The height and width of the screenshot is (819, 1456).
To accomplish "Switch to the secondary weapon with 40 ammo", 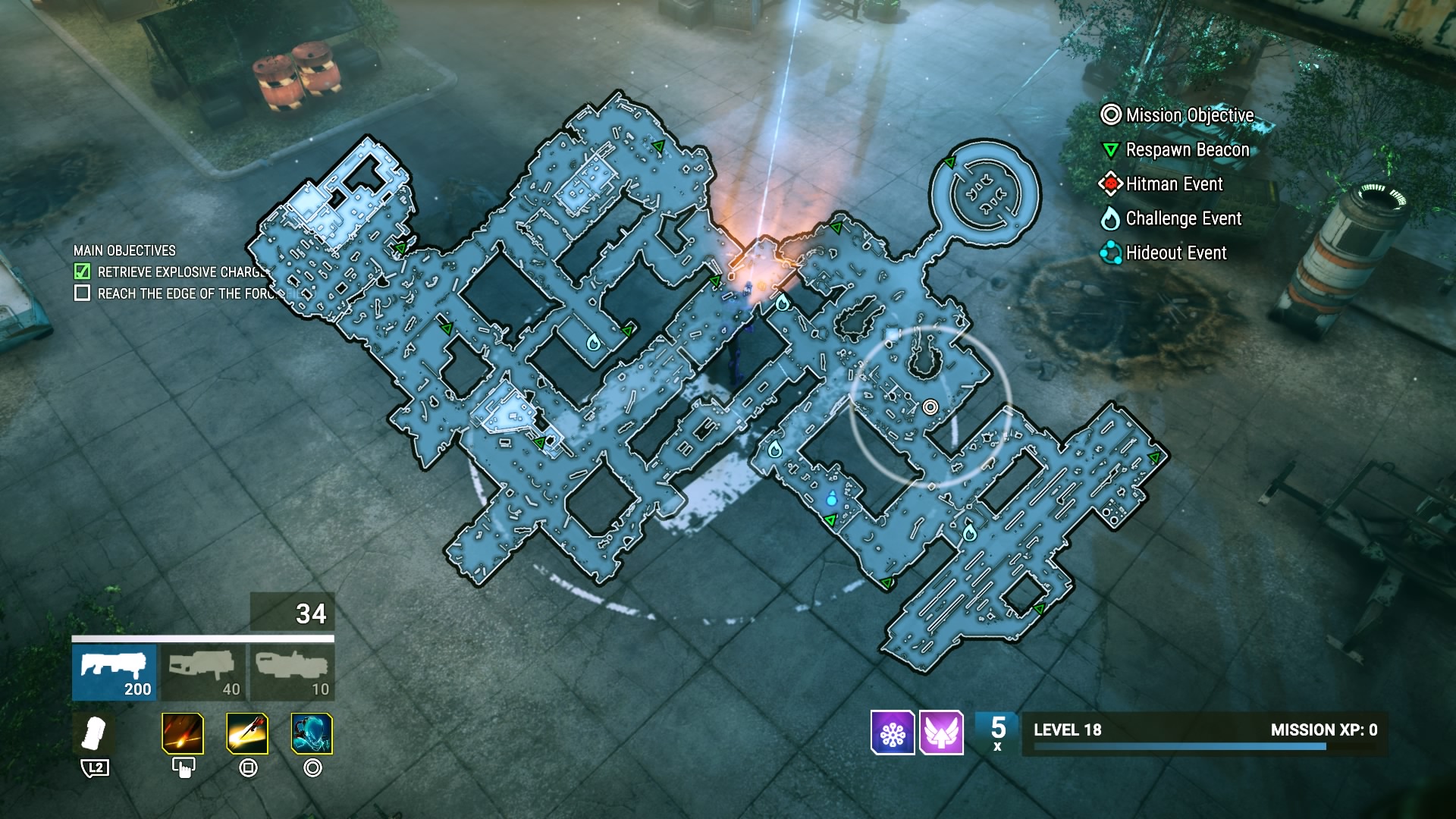I will pos(204,673).
